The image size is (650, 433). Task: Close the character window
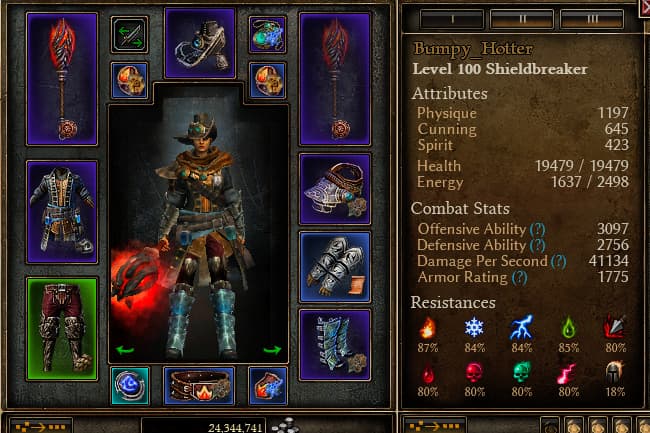coord(642,8)
